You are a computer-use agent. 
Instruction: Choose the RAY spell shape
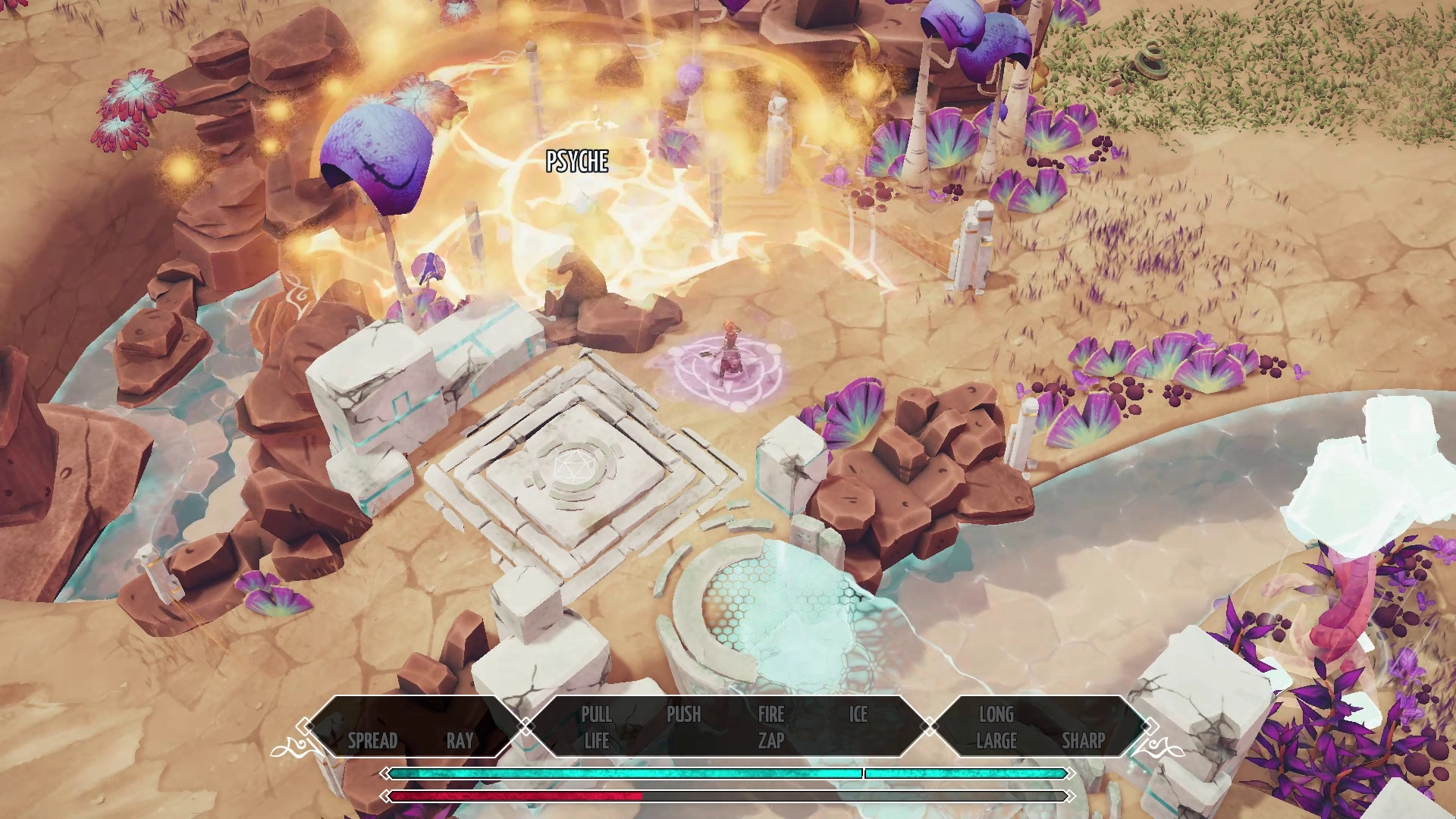(460, 740)
